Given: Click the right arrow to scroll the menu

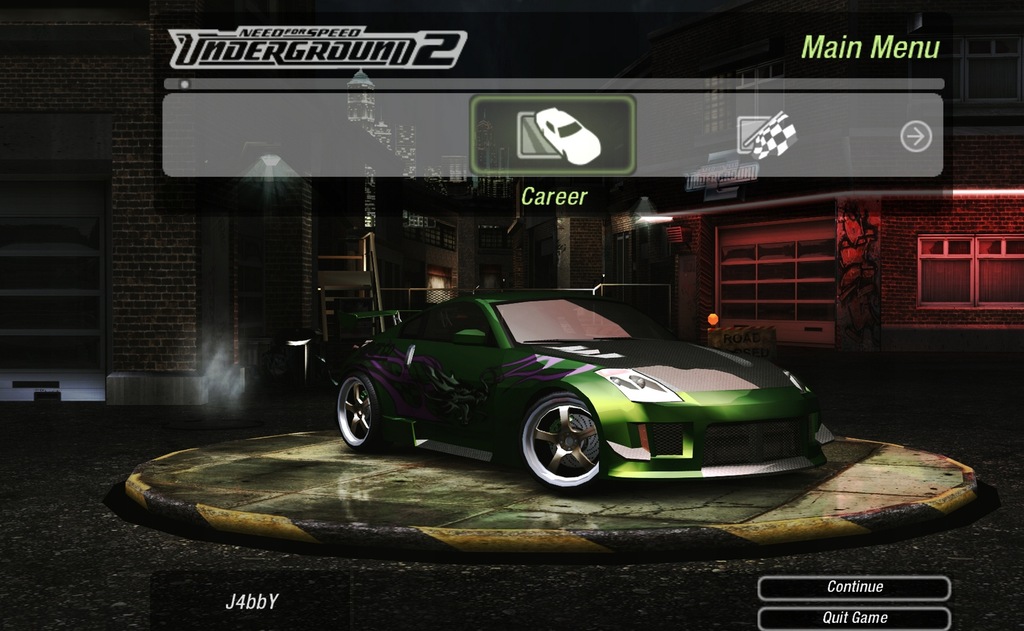Looking at the screenshot, I should point(916,136).
